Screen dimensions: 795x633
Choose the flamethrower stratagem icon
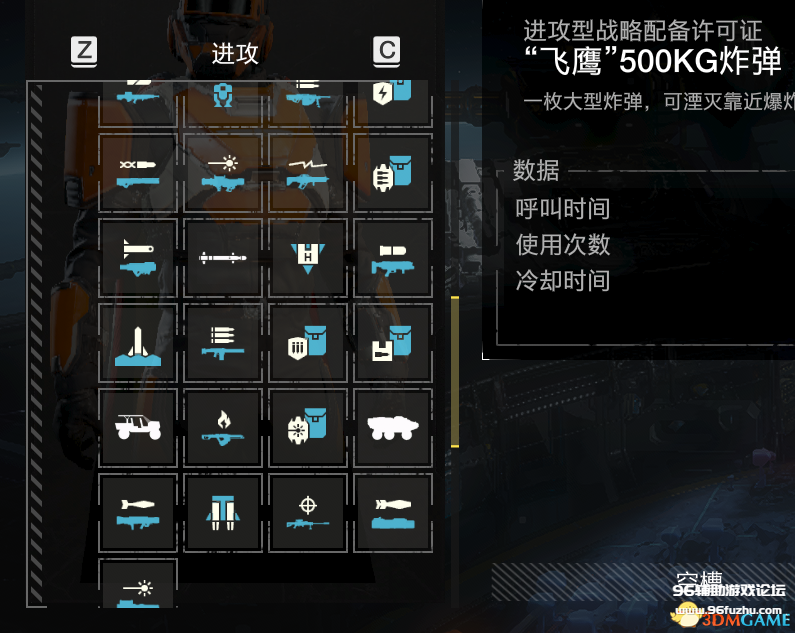click(222, 427)
